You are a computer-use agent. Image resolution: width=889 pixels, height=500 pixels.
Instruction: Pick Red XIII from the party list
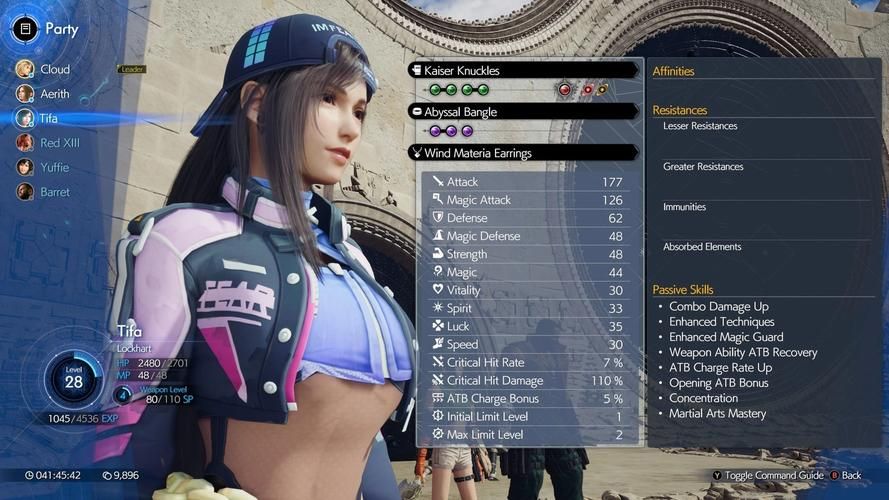click(59, 143)
